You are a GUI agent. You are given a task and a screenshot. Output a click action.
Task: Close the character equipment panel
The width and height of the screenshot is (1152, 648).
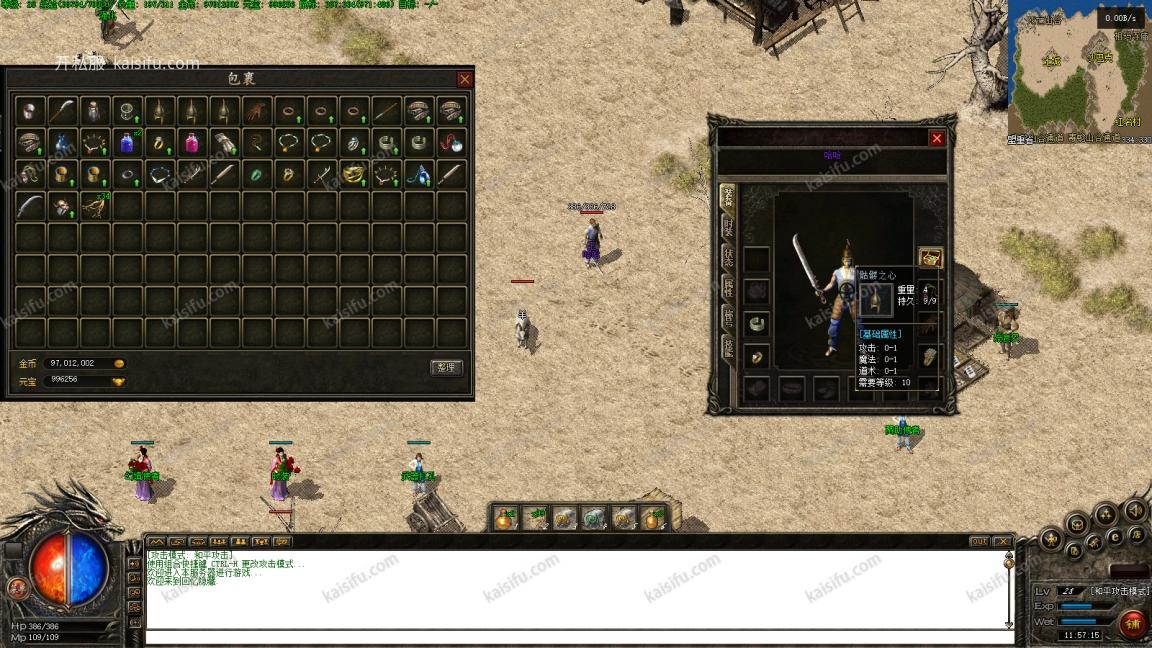[x=936, y=139]
